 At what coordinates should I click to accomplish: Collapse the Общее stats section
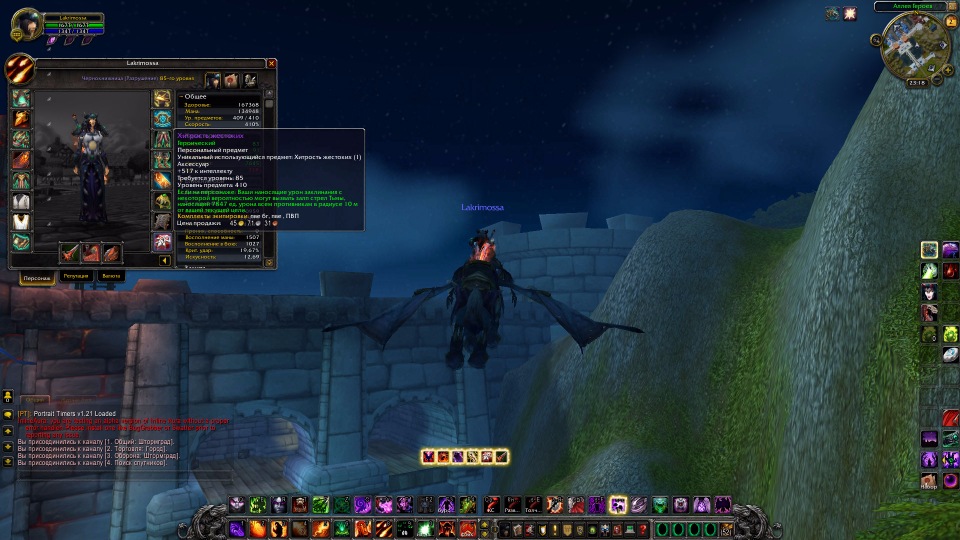[181, 96]
